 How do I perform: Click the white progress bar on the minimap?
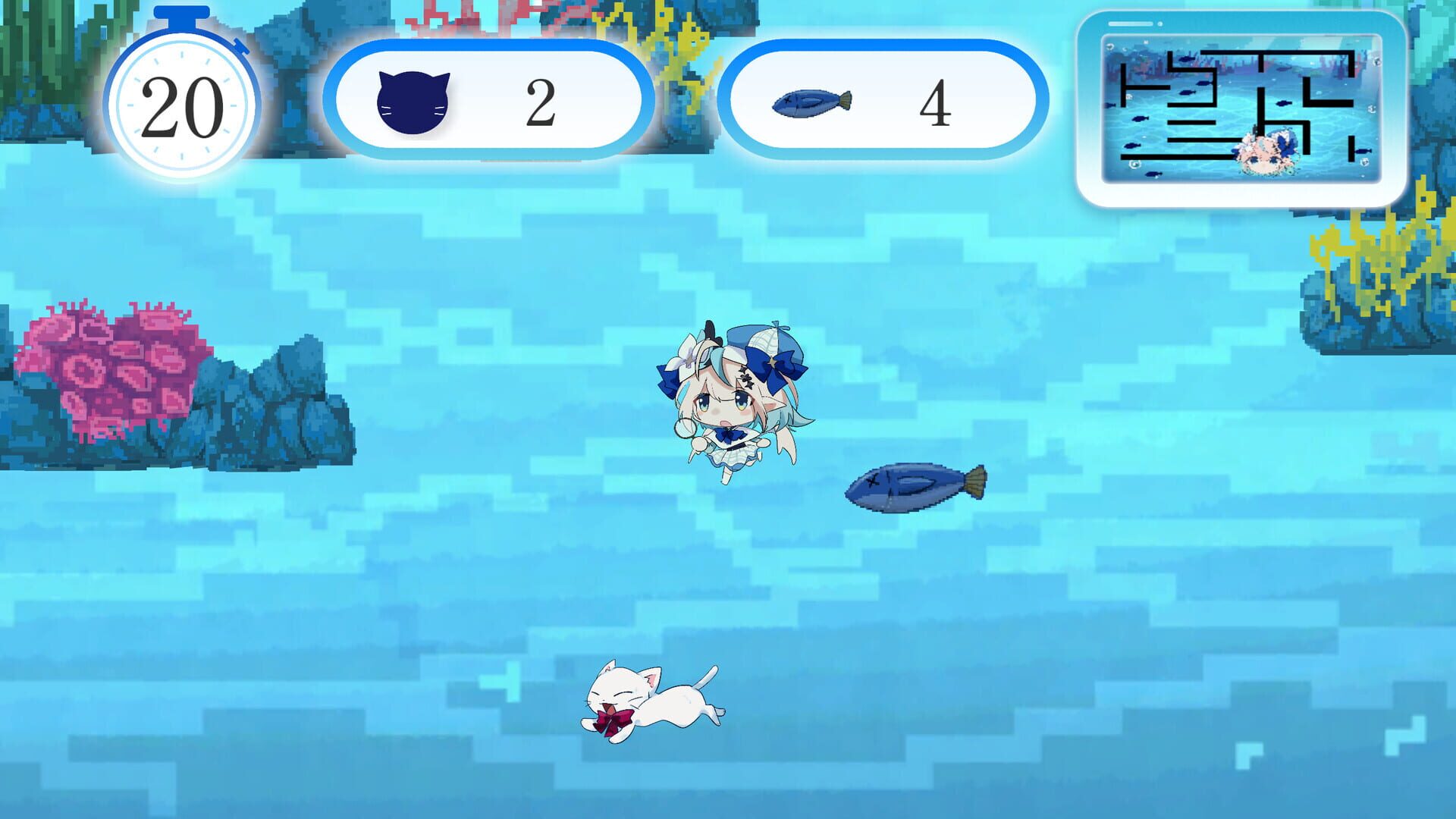pos(1130,24)
